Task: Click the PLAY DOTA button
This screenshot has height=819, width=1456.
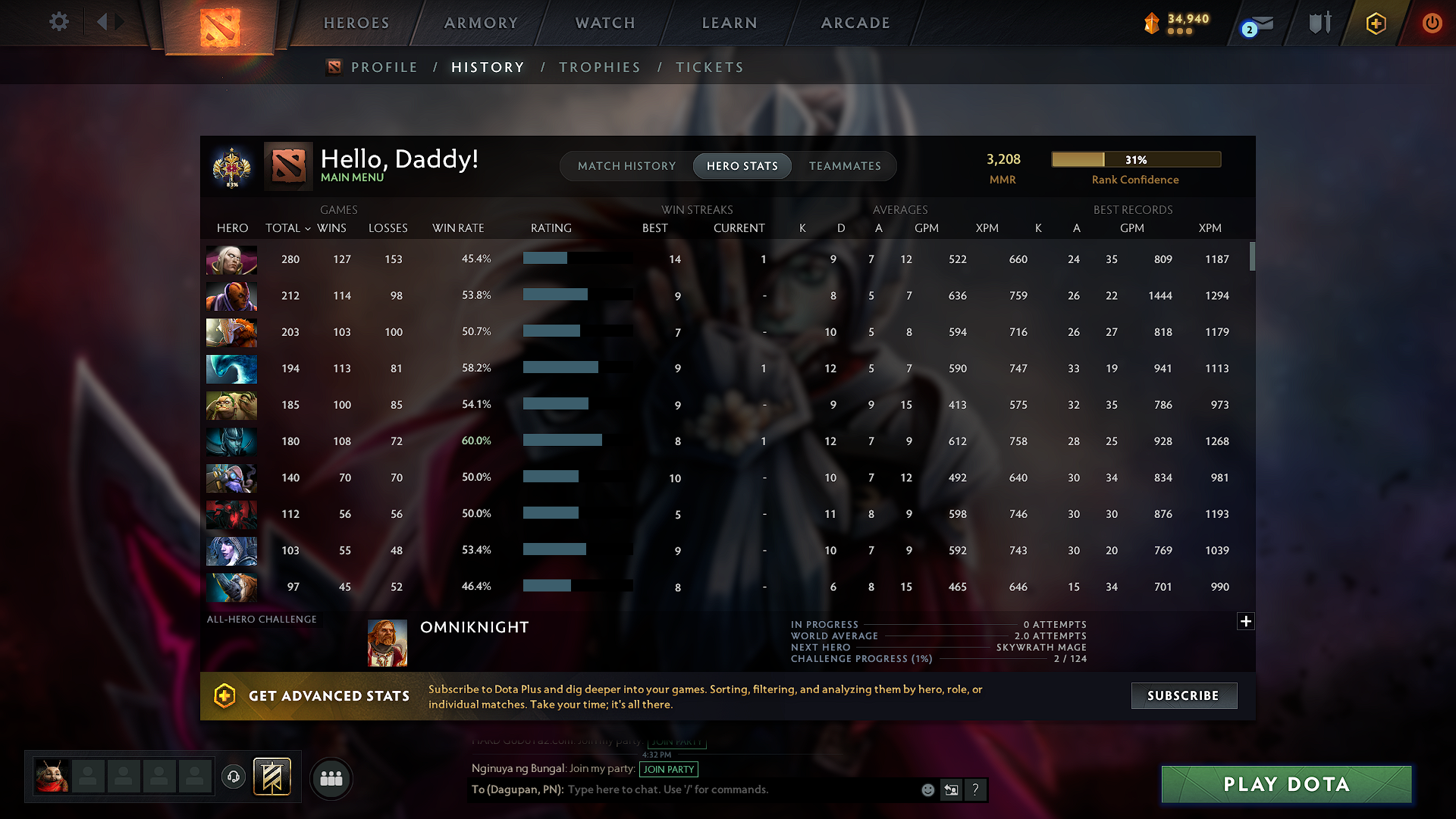Action: 1285,784
